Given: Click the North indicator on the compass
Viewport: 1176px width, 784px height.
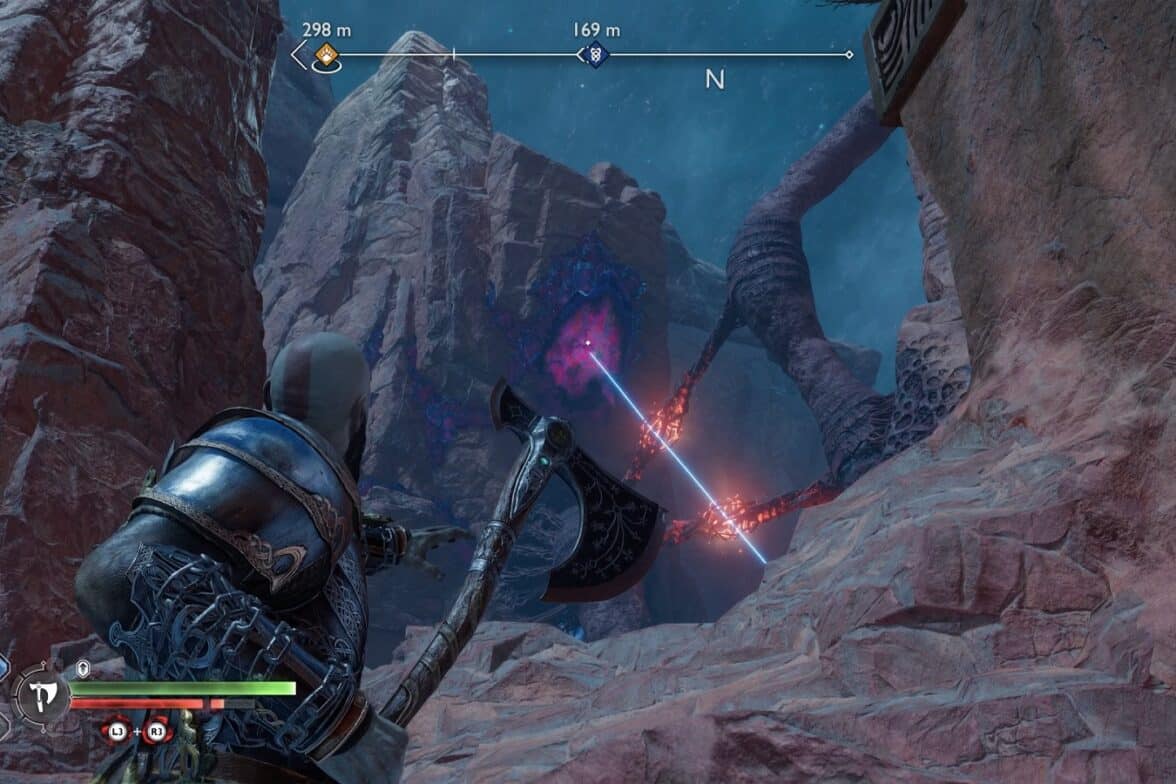Looking at the screenshot, I should [x=714, y=80].
